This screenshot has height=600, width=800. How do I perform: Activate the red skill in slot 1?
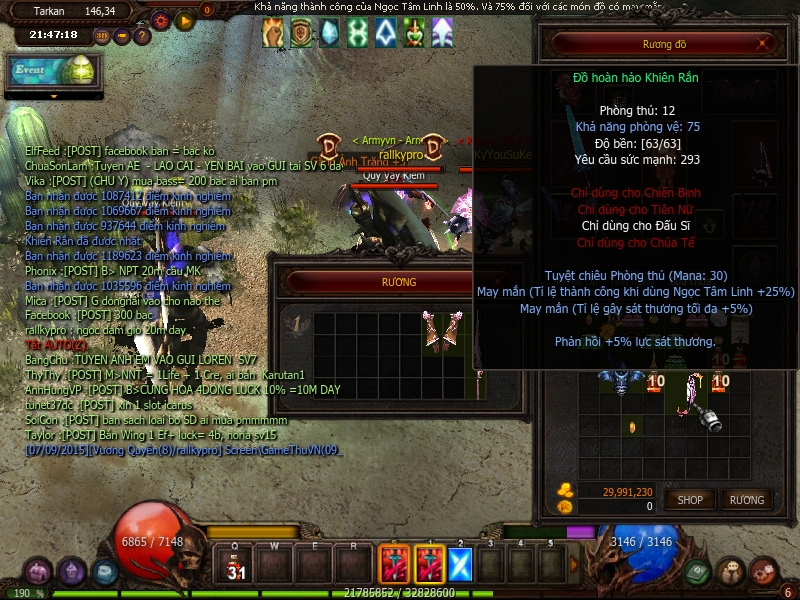pos(429,565)
